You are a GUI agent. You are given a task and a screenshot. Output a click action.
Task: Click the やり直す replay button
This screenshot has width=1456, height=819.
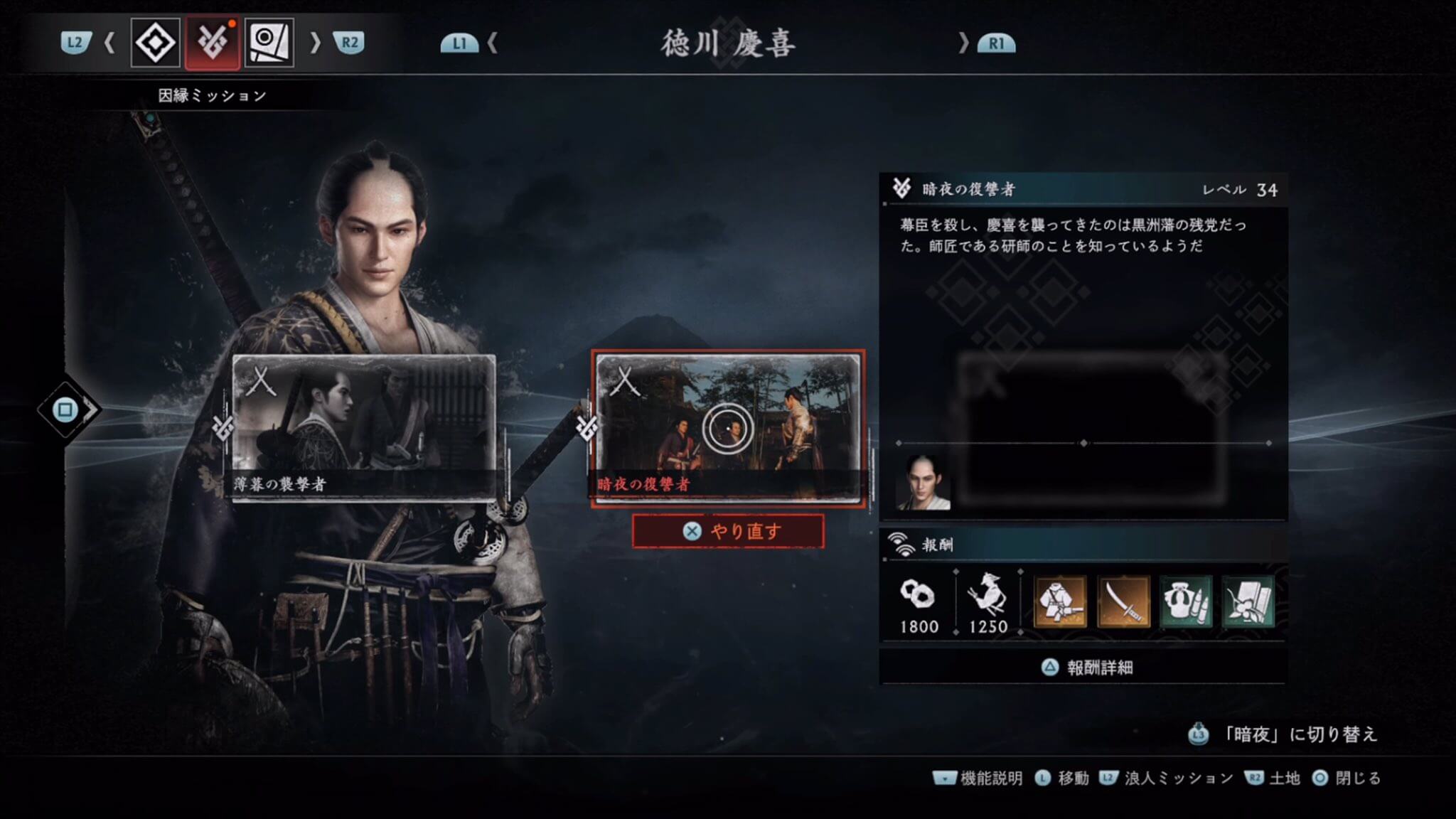(x=728, y=531)
